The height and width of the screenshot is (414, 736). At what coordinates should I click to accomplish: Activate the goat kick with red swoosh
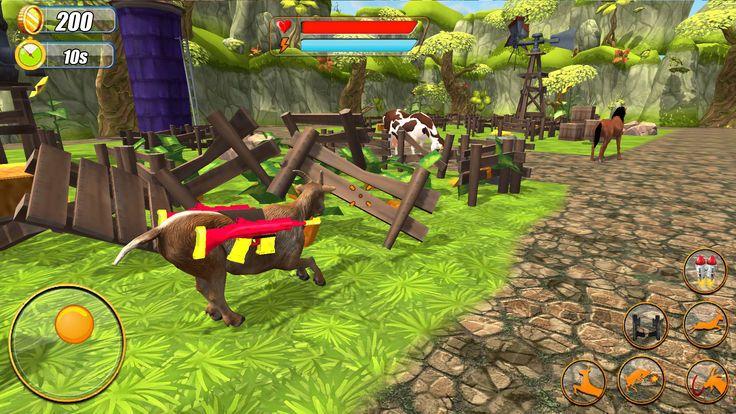[x=707, y=383]
